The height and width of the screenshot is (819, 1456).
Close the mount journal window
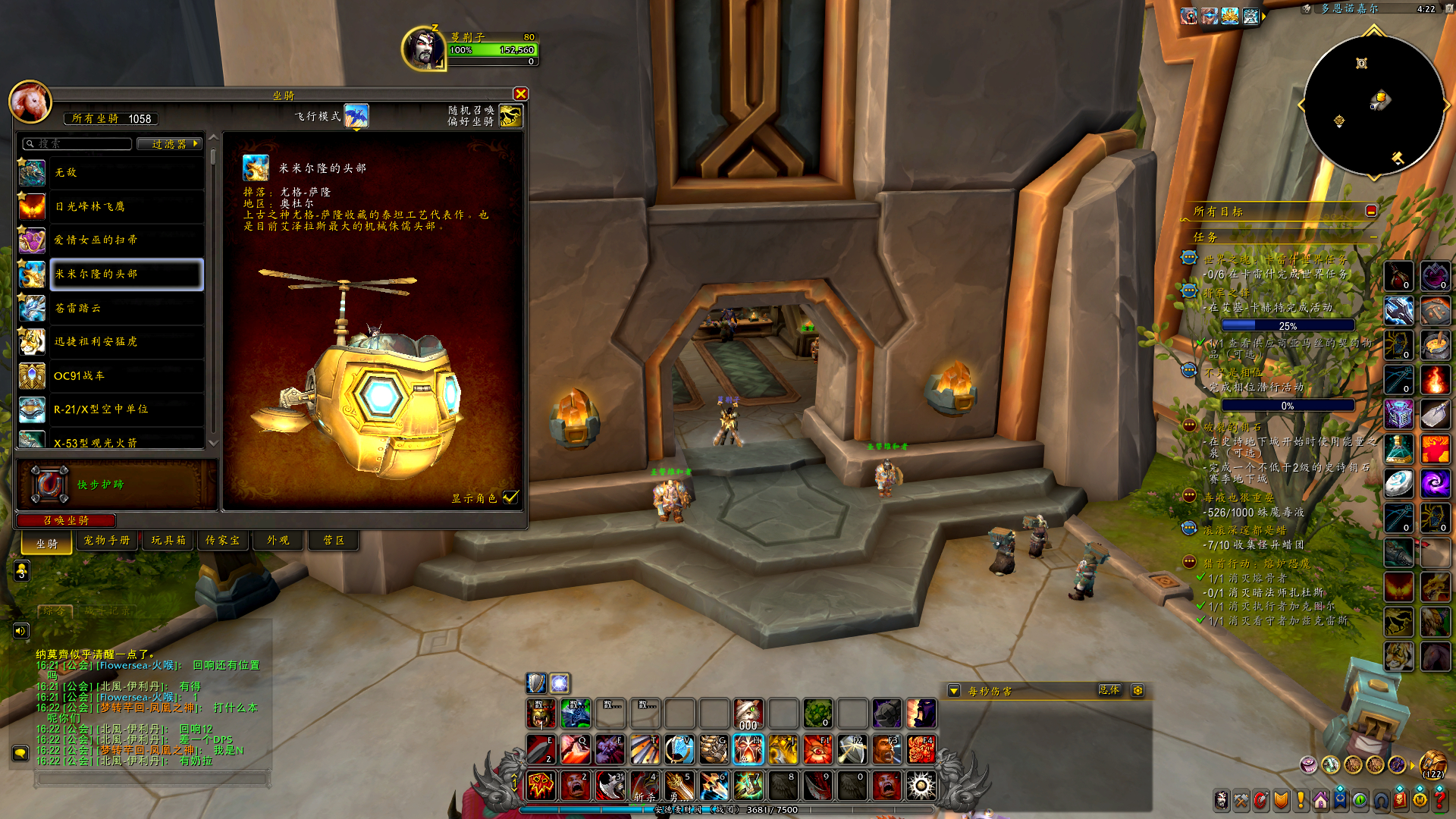520,94
